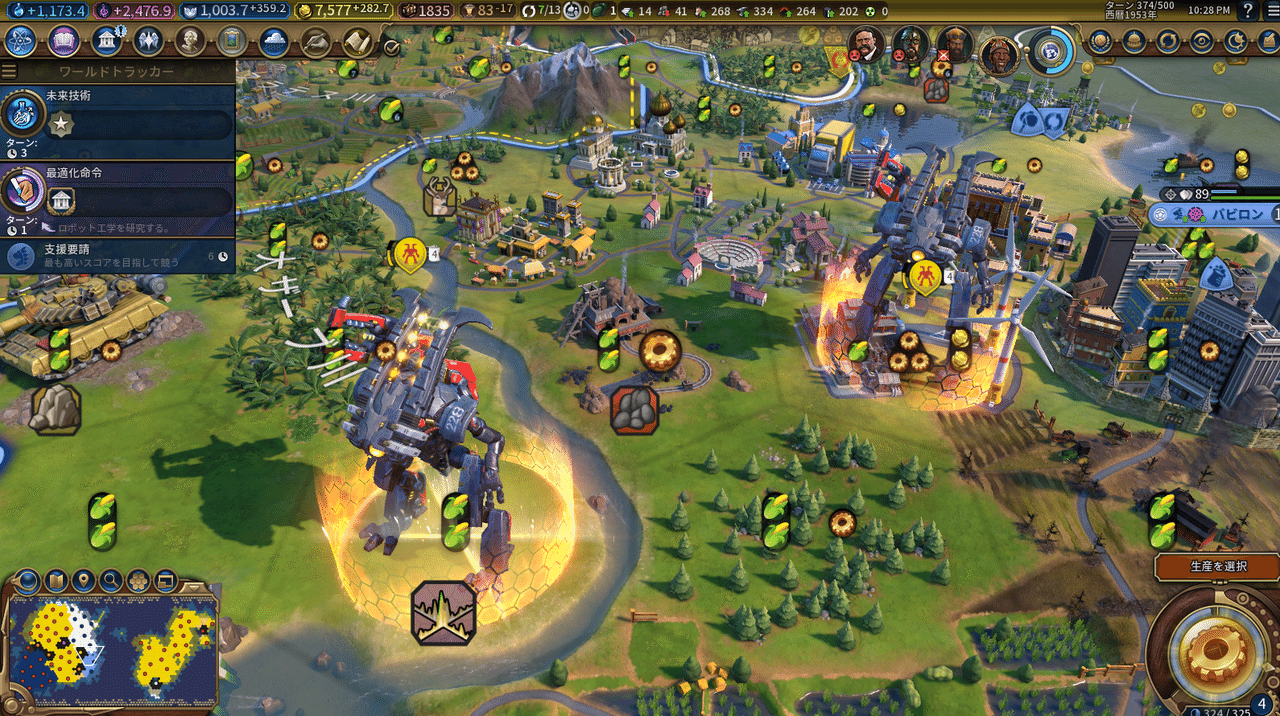Open the question mark help button
The image size is (1280, 716).
pos(1247,11)
